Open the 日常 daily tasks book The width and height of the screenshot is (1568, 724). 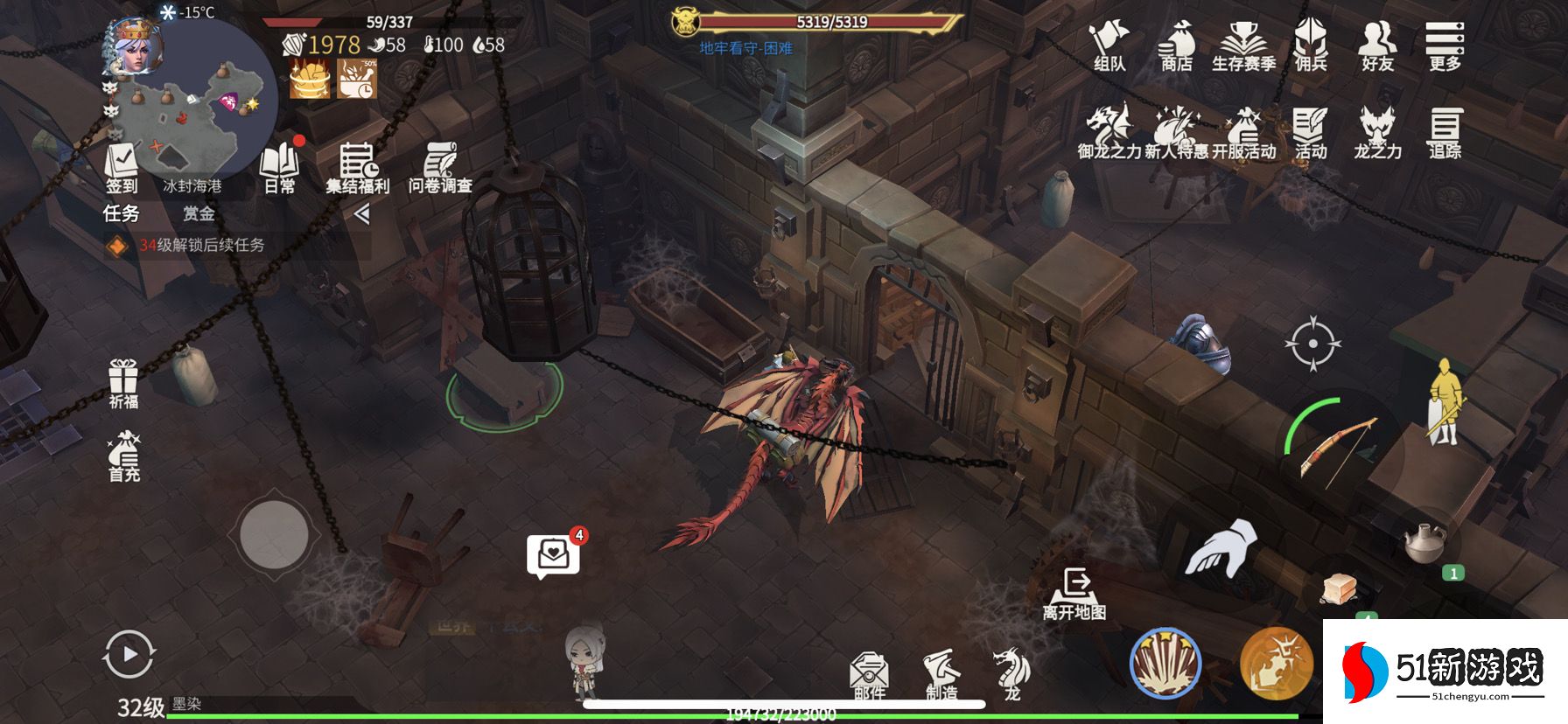(280, 168)
